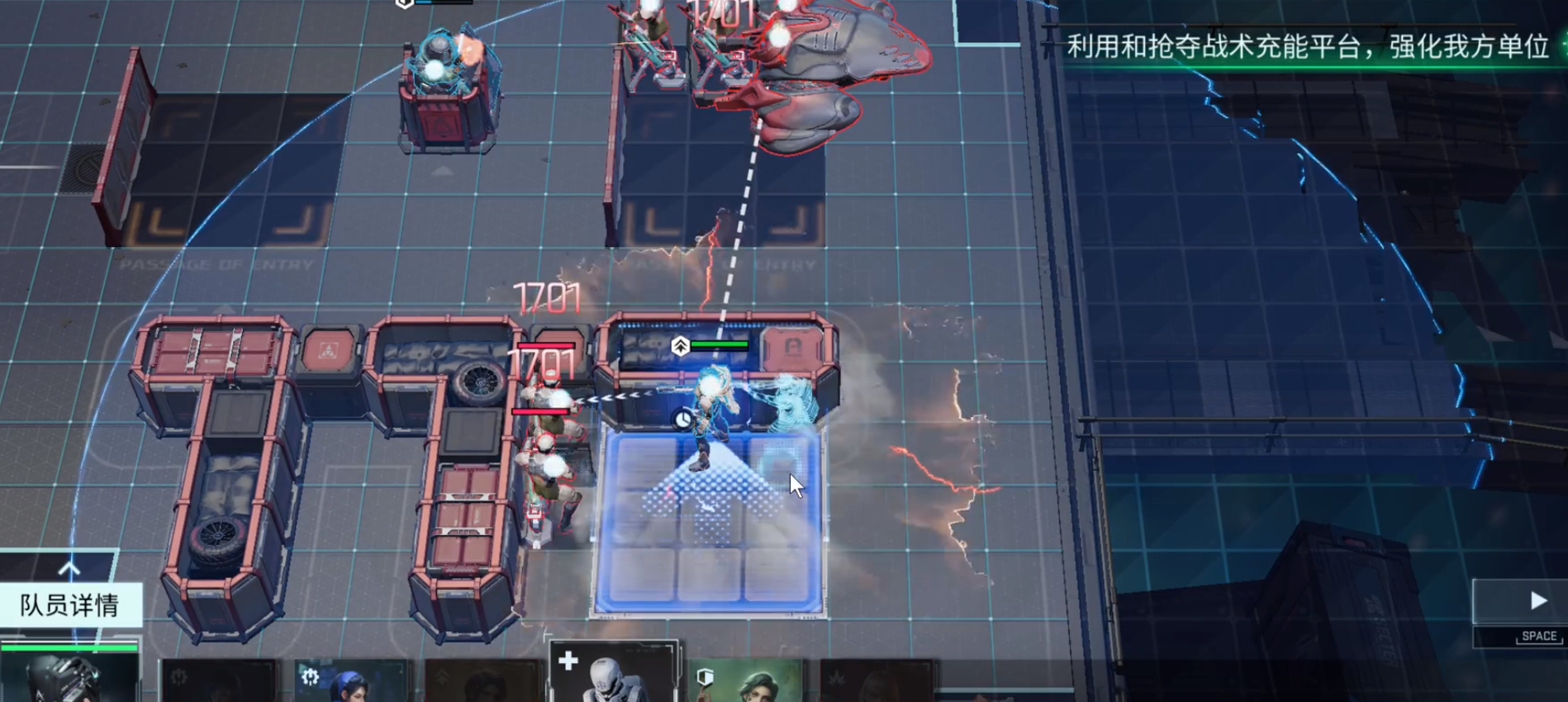Click the play arrow button
Viewport: 1568px width, 702px height.
tap(1536, 600)
